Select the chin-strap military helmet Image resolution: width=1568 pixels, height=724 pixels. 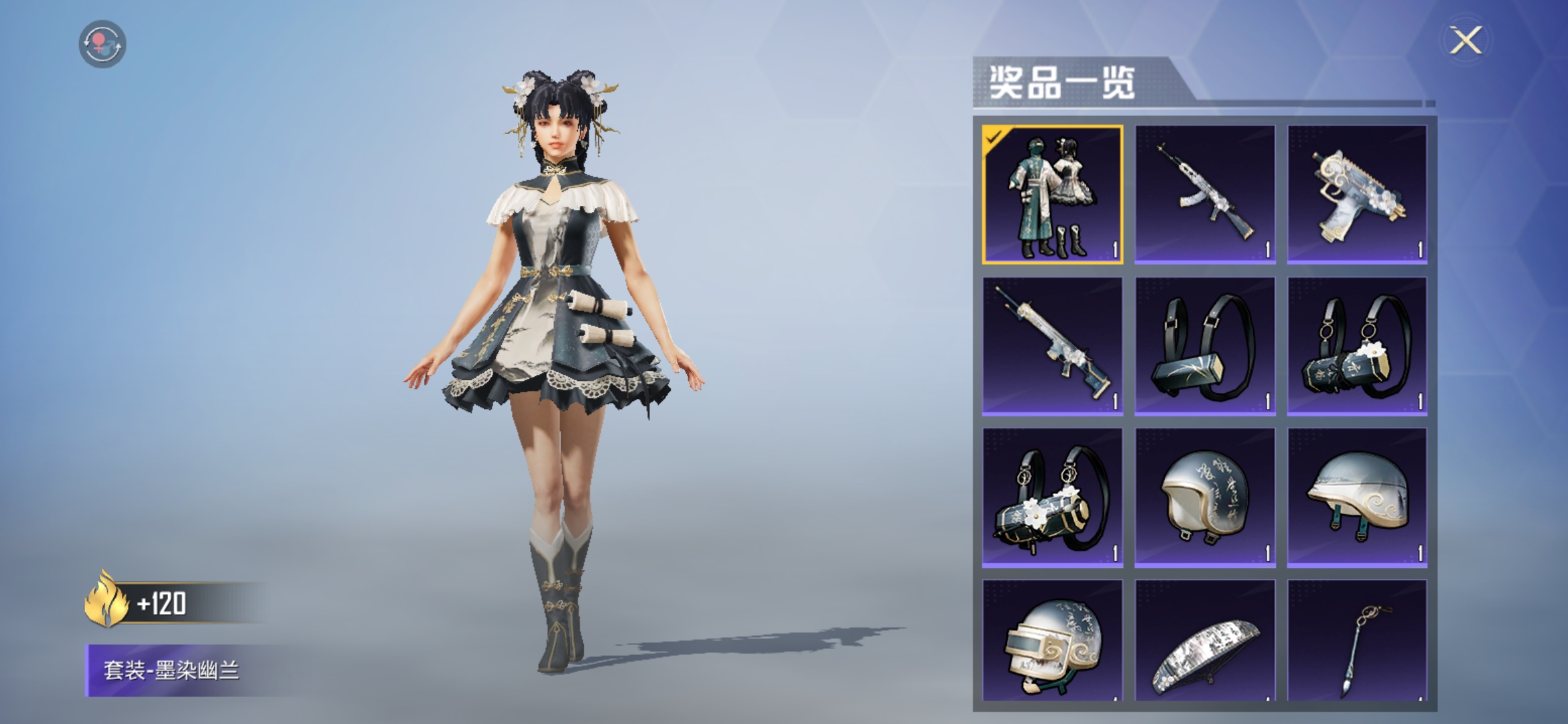[1357, 497]
